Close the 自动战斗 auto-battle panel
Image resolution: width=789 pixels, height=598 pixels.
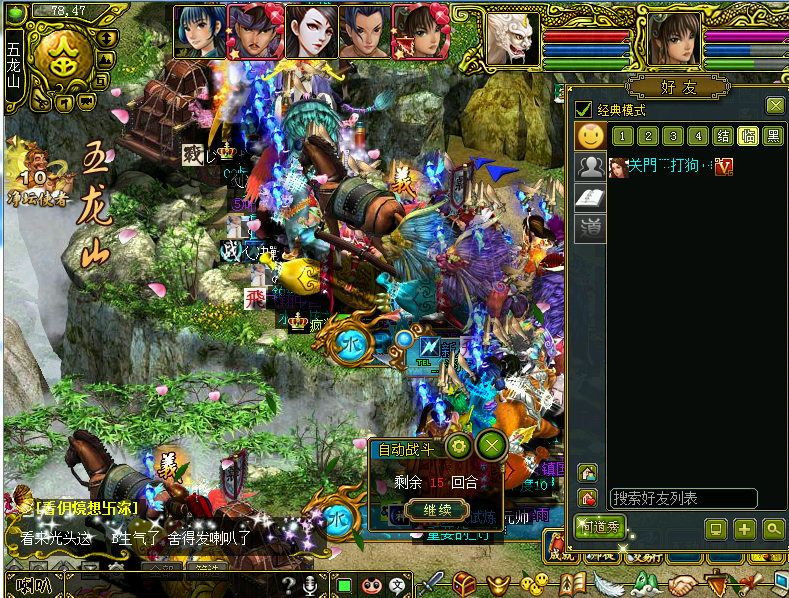(x=490, y=446)
